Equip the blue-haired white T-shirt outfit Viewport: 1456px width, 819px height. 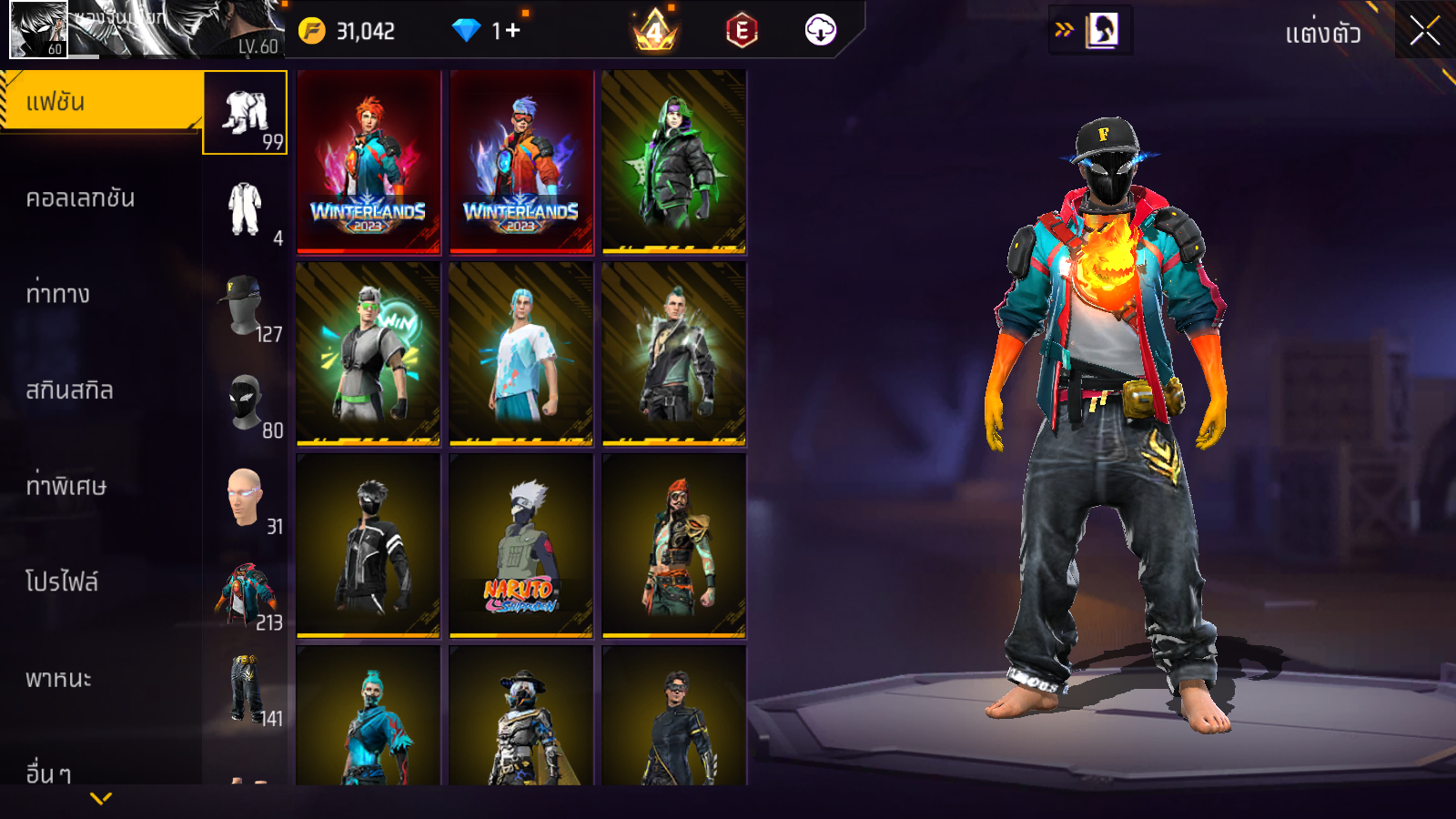pos(521,354)
